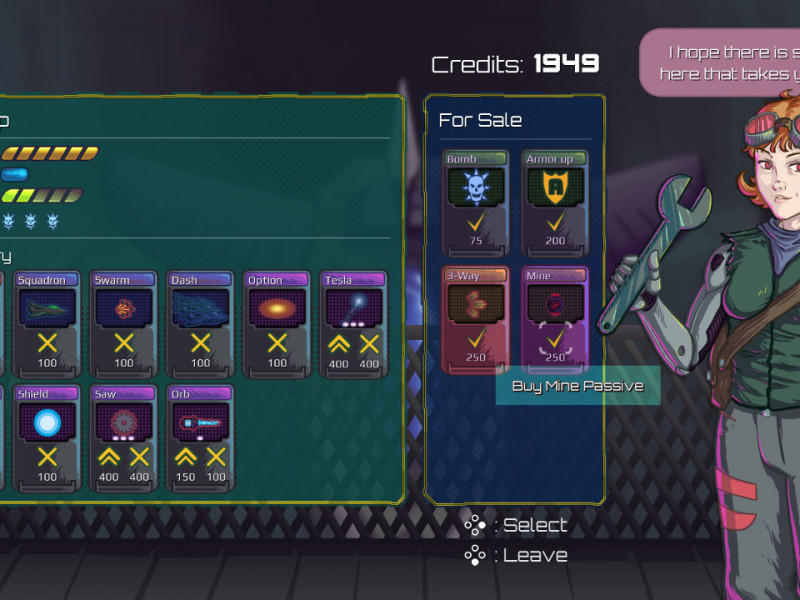Buy the Bomb item for 75 credits
This screenshot has width=800, height=600.
(476, 200)
